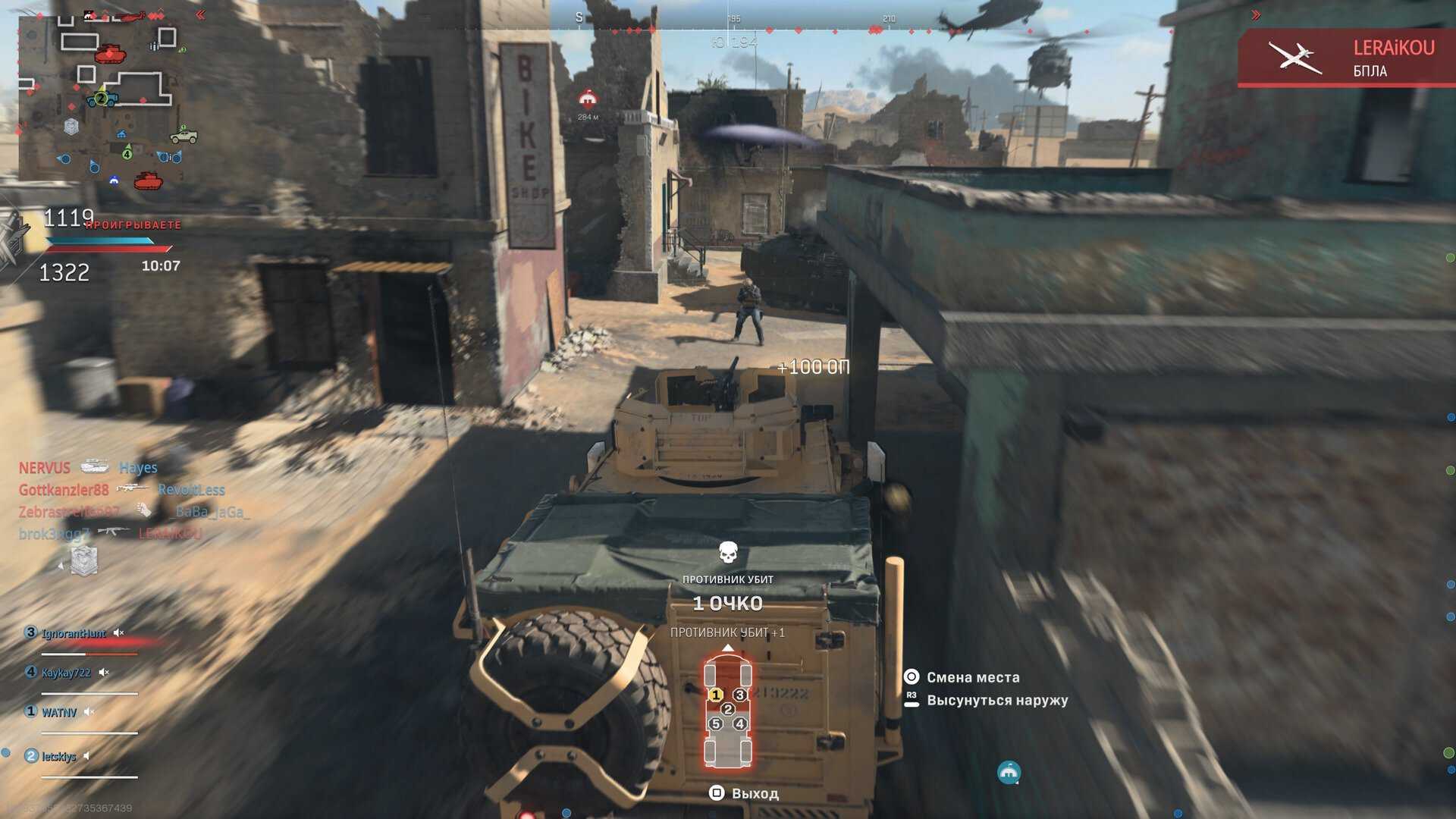The image size is (1456, 819).
Task: Select the highlighted driver seat 1
Action: pyautogui.click(x=716, y=695)
